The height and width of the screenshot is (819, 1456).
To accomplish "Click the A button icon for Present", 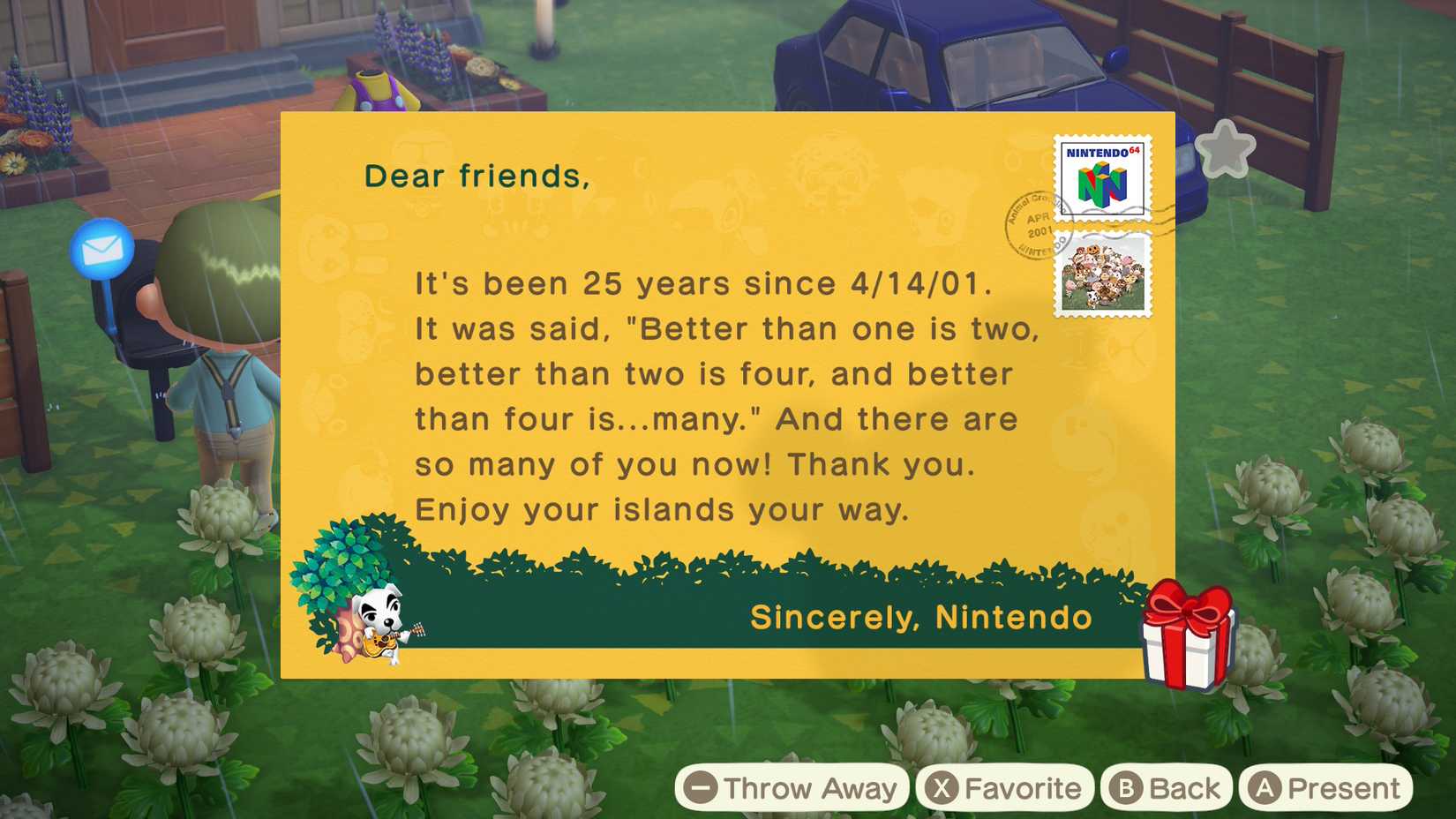I will click(1265, 788).
